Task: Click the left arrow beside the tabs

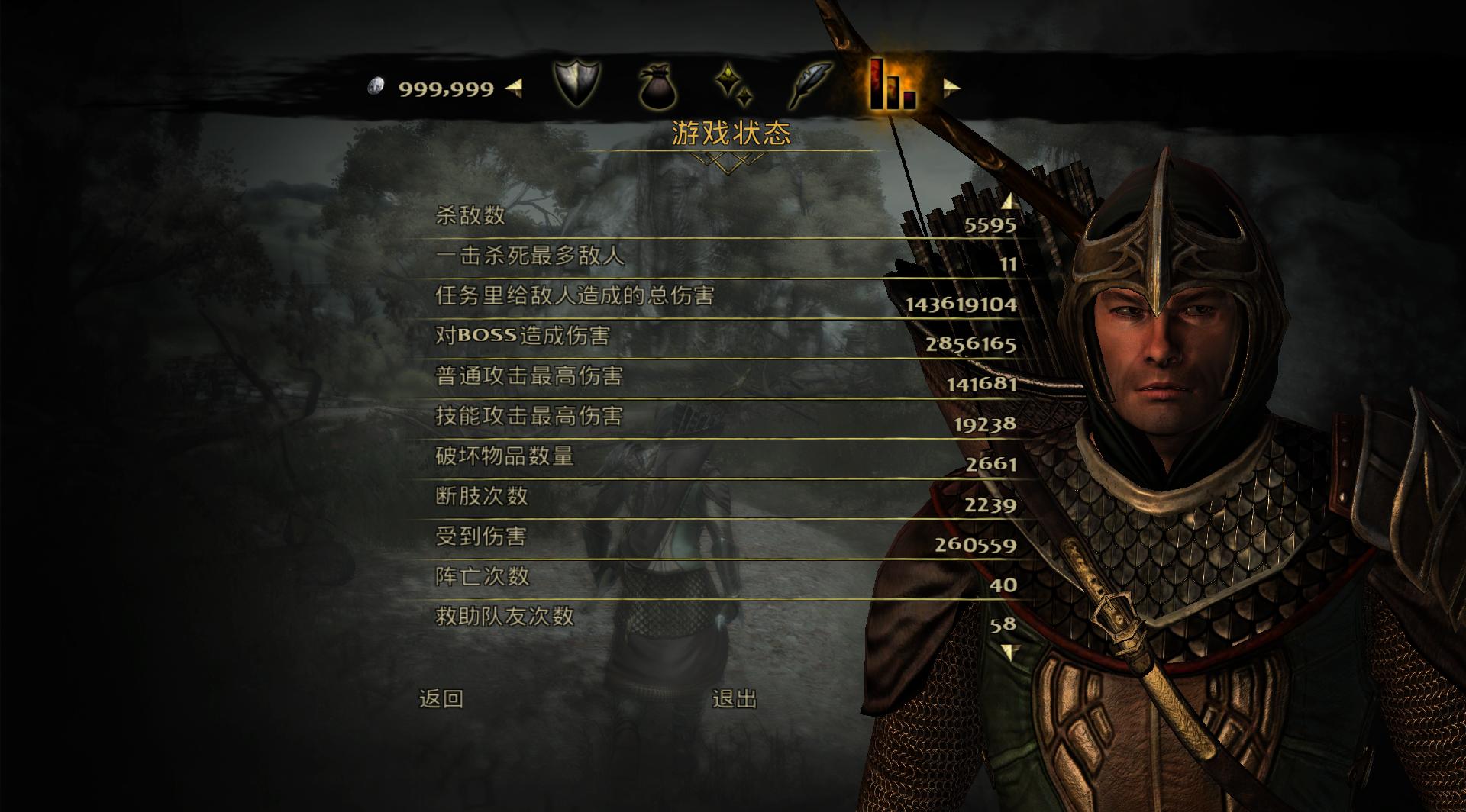Action: 515,88
